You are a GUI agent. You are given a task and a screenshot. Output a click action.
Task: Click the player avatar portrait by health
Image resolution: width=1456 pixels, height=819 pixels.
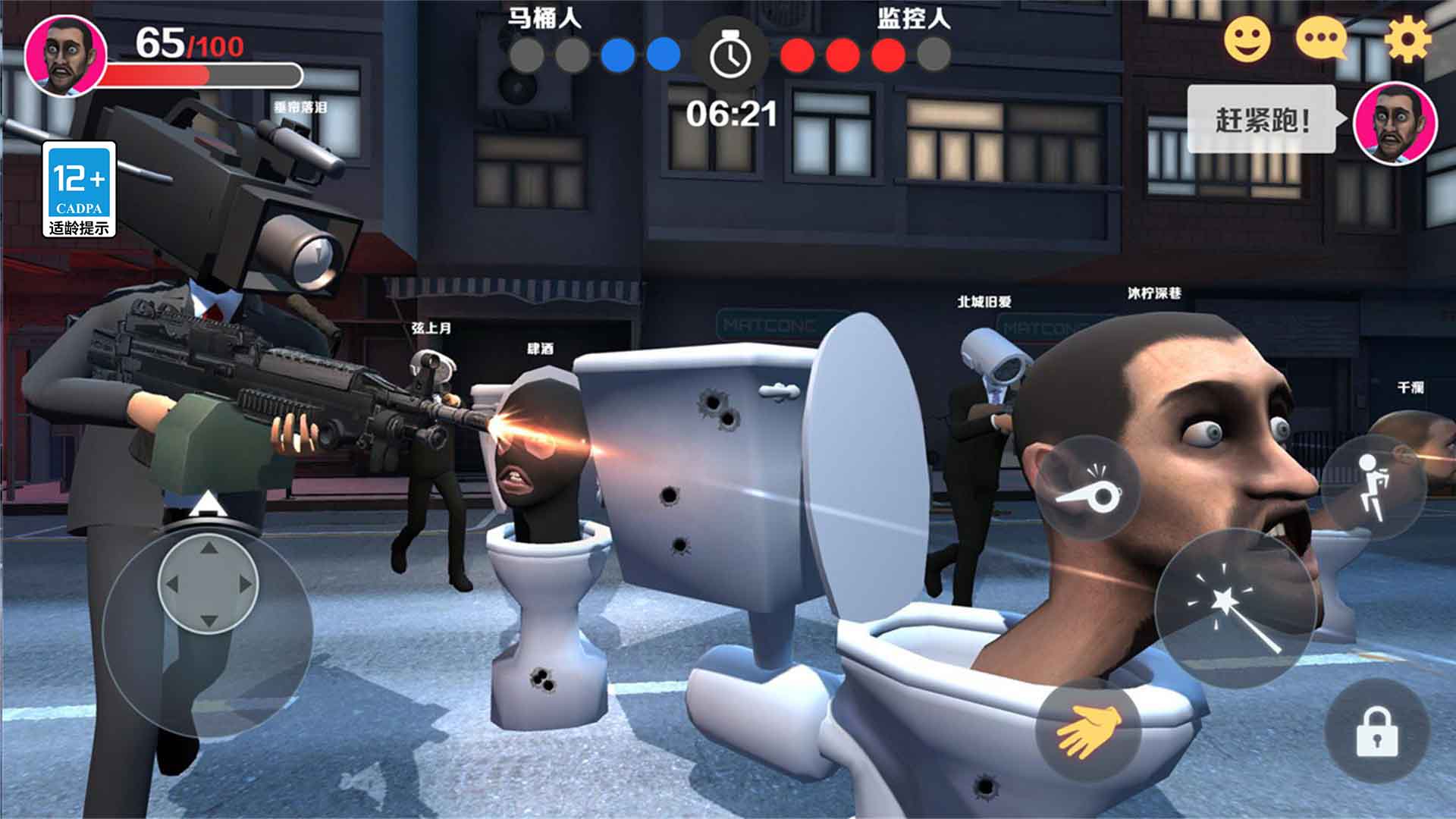65,56
